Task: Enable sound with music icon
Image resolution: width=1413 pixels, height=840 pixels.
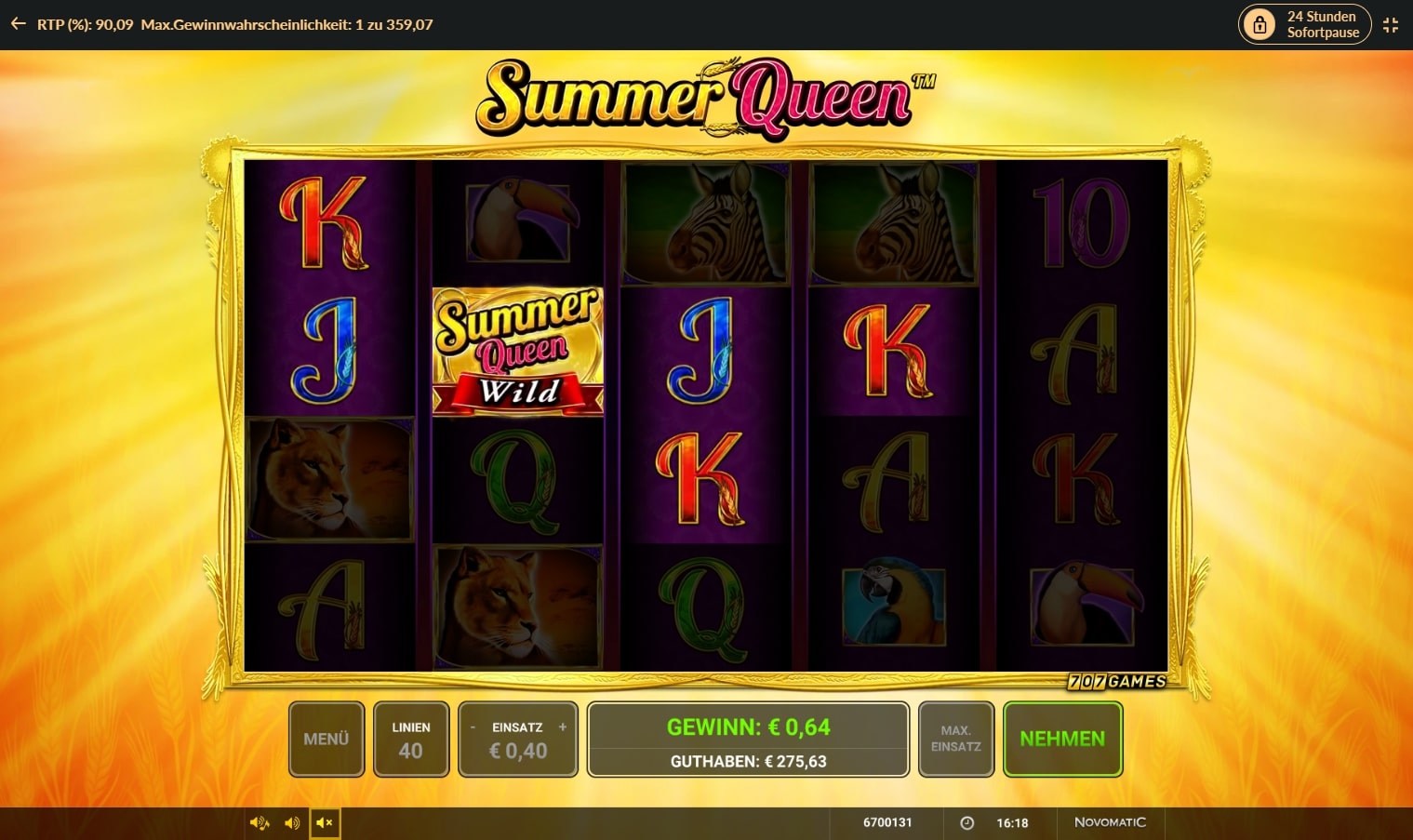Action: point(260,823)
